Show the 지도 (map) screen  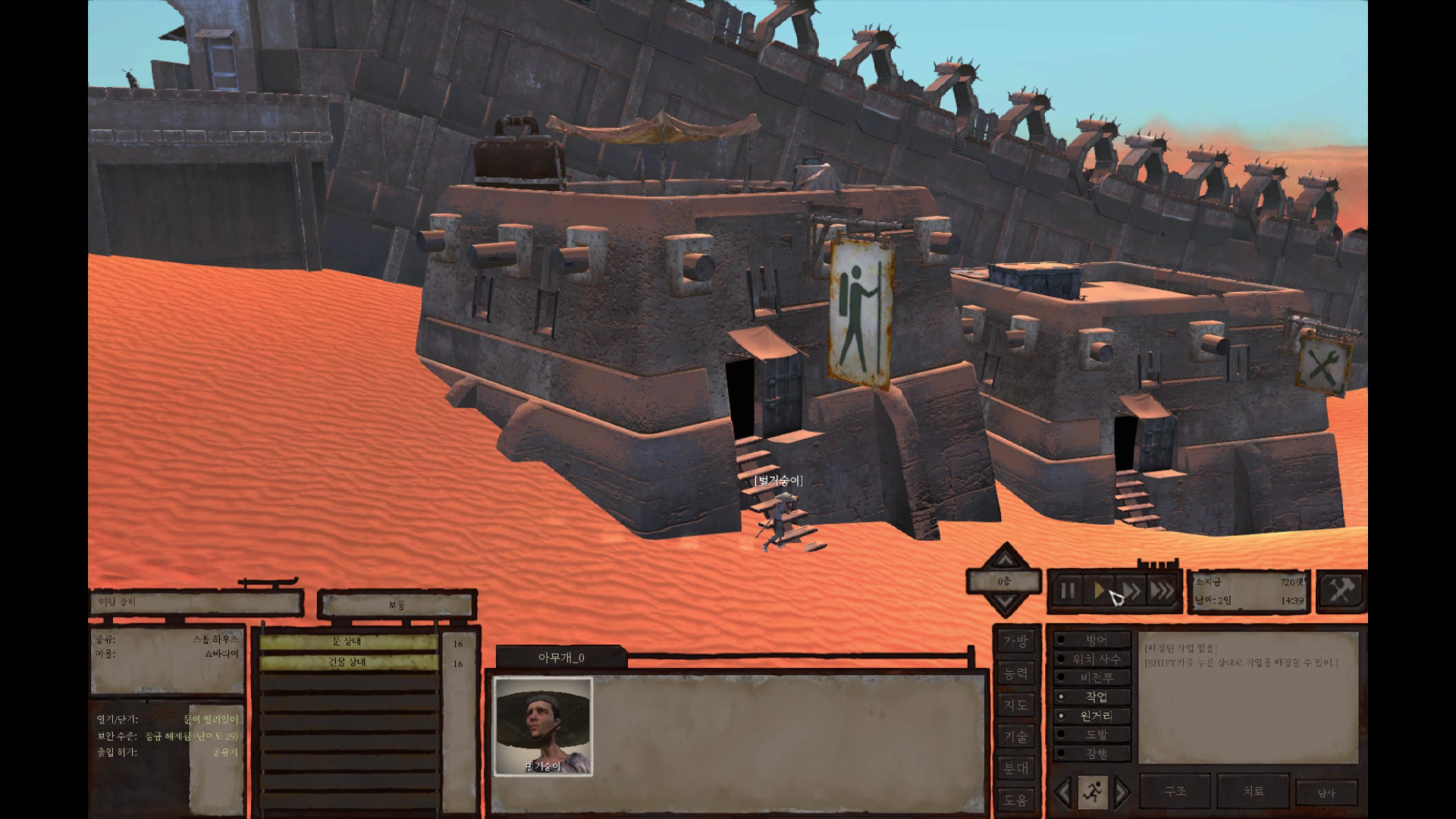click(x=1015, y=705)
